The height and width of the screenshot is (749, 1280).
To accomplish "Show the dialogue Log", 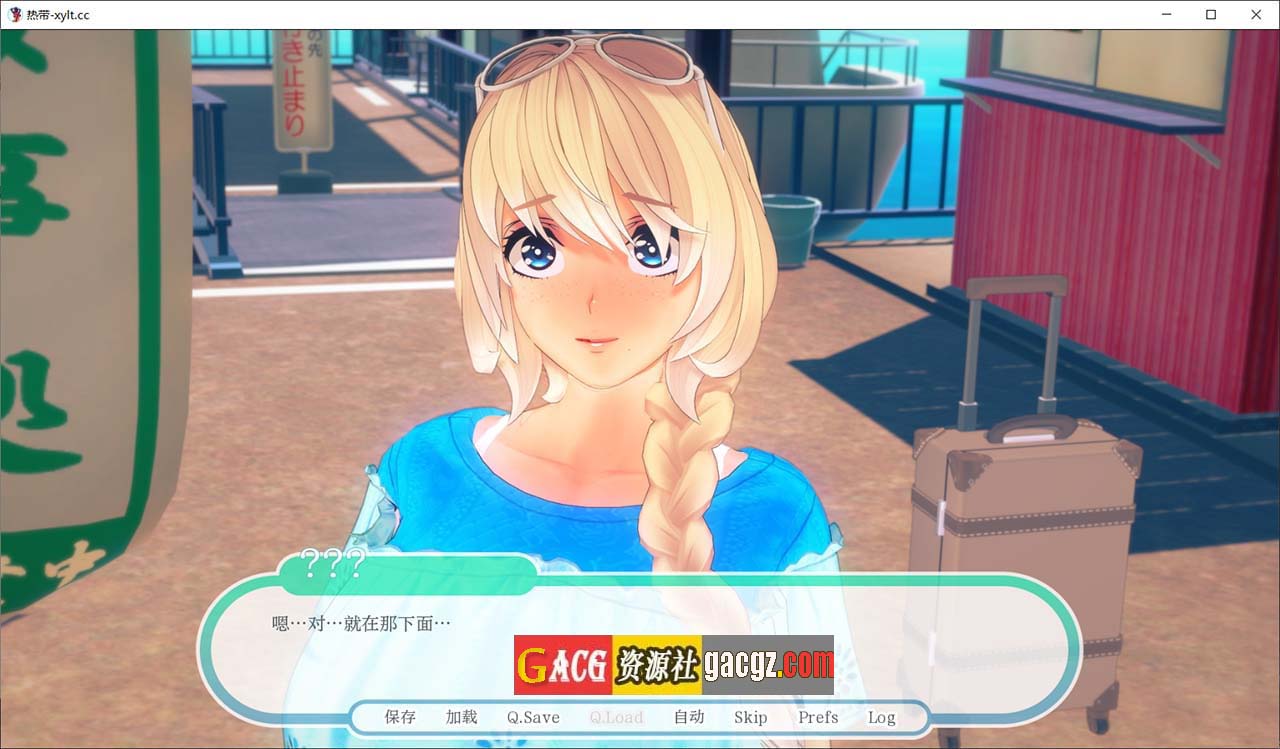I will (881, 717).
